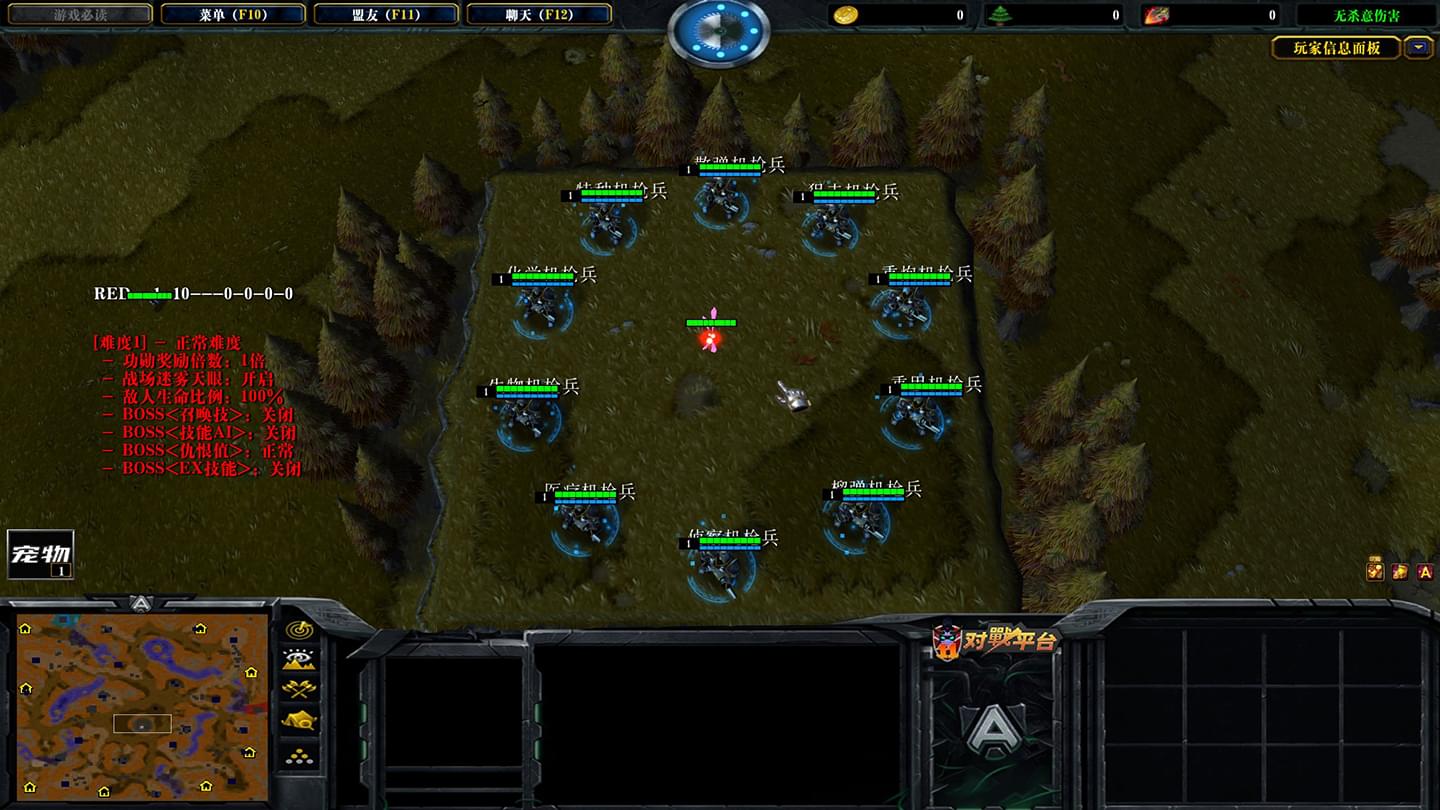Screen dimensions: 1440x810
Task: Select the 散弹机枪兵 shotgun marine unit
Action: [x=722, y=195]
